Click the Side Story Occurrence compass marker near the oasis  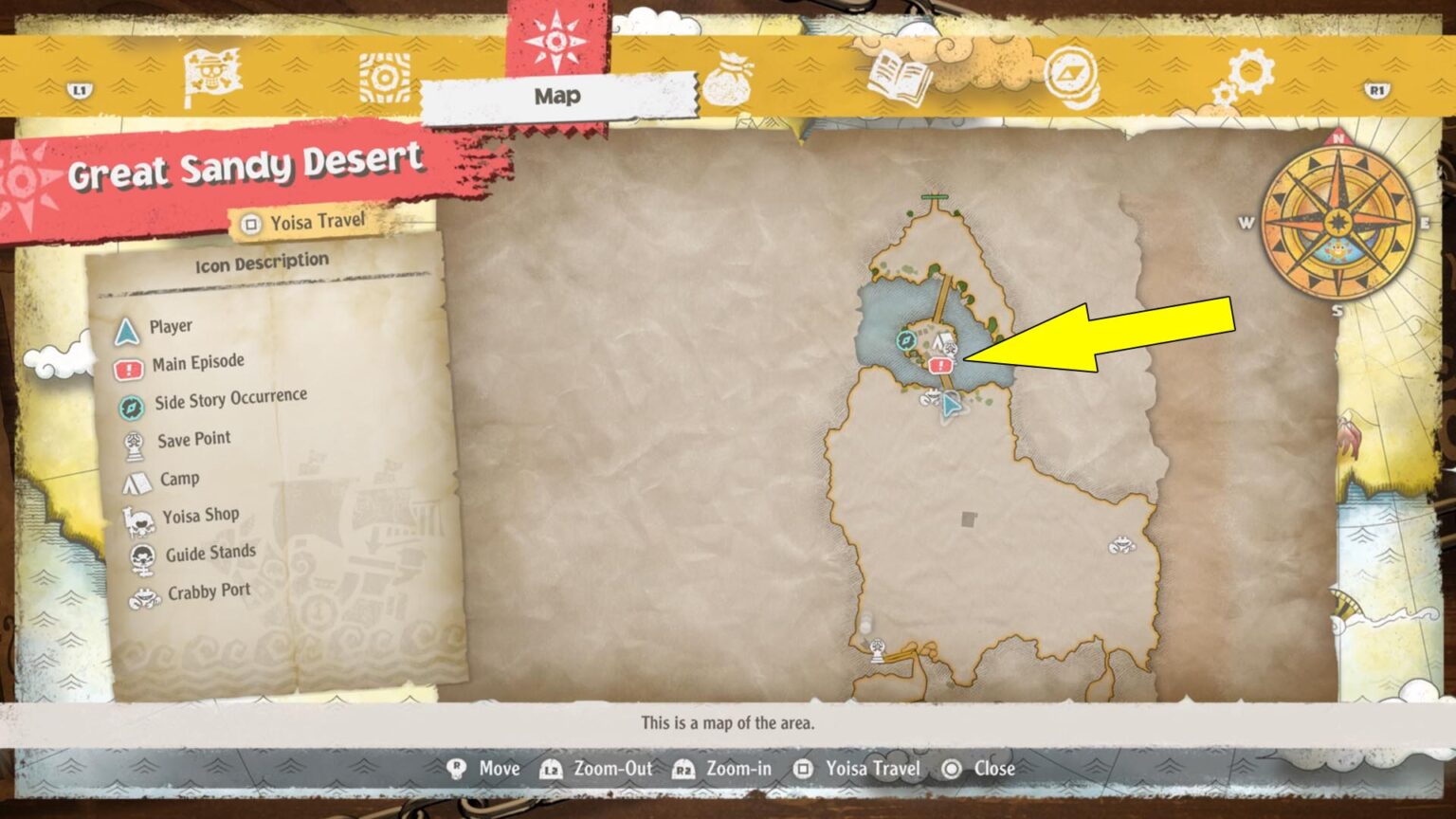[x=906, y=340]
